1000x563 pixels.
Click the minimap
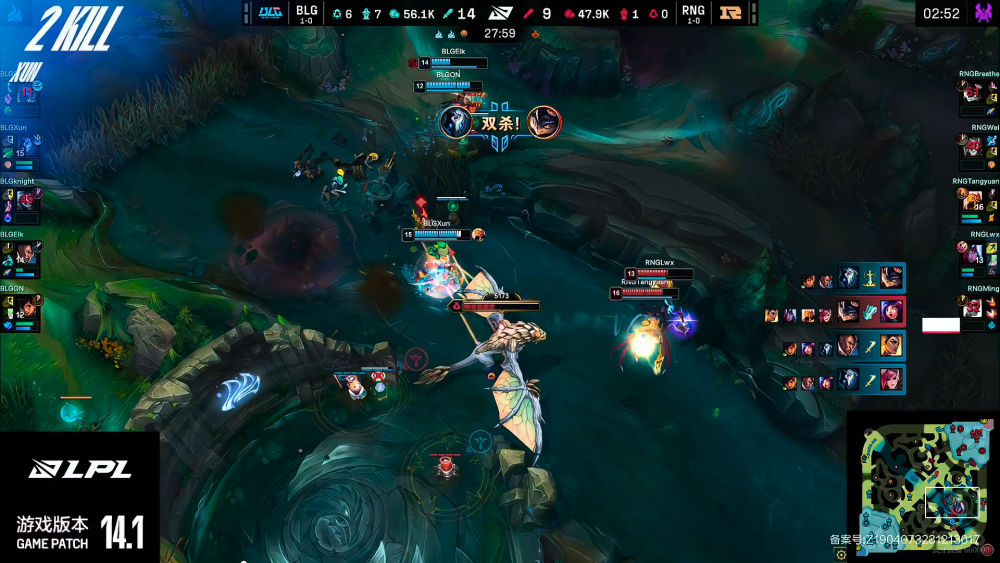point(921,482)
